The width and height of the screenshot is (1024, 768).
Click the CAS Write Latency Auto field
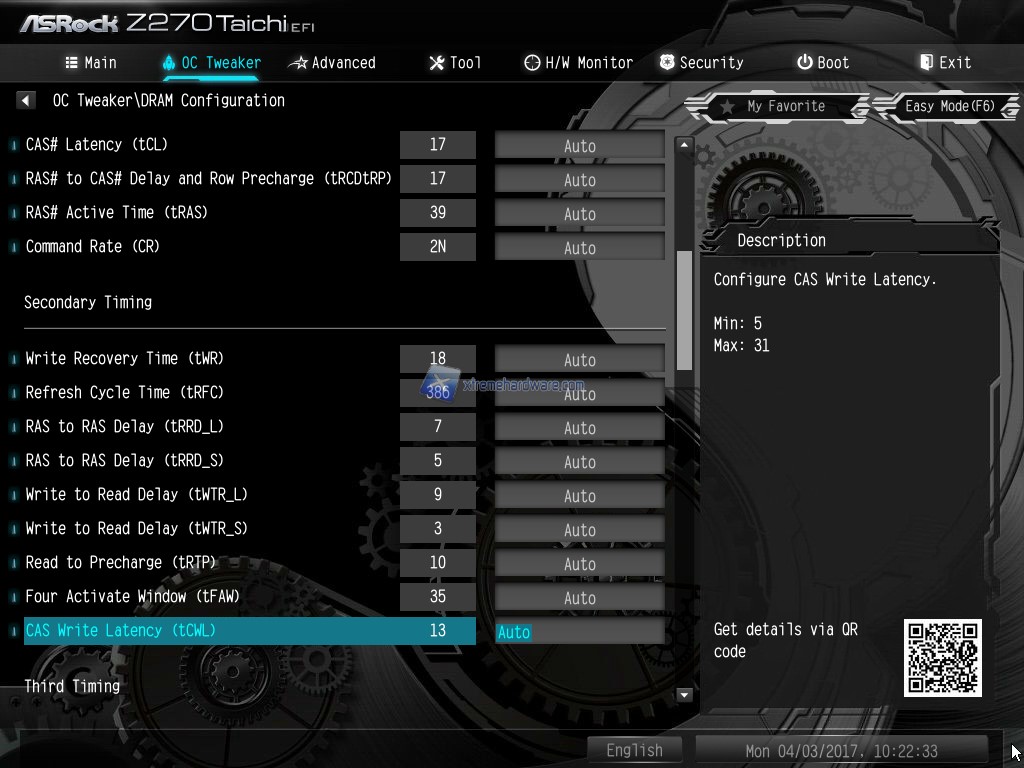click(579, 632)
